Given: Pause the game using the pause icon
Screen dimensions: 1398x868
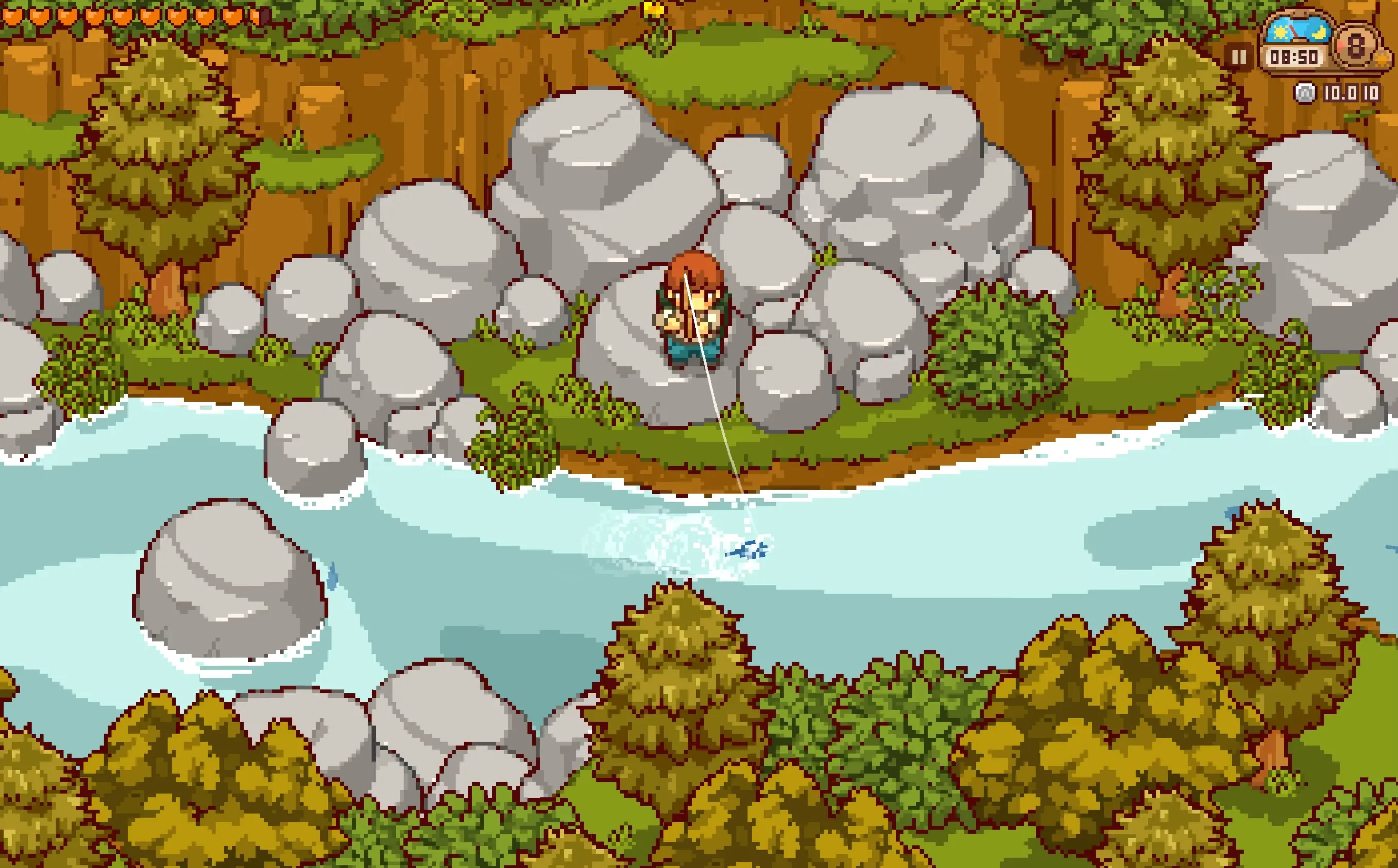Looking at the screenshot, I should point(1239,56).
